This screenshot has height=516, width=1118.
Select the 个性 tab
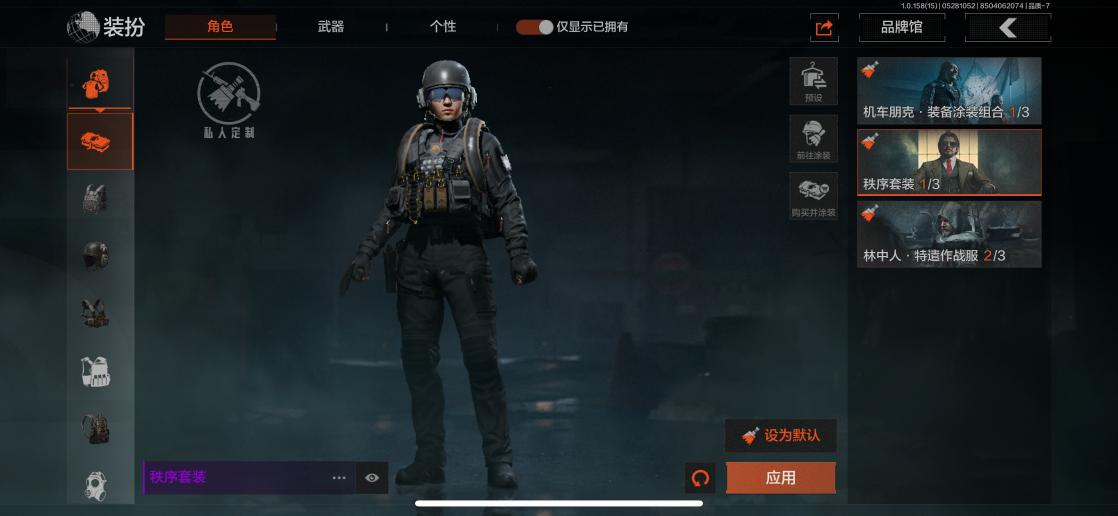click(x=443, y=27)
